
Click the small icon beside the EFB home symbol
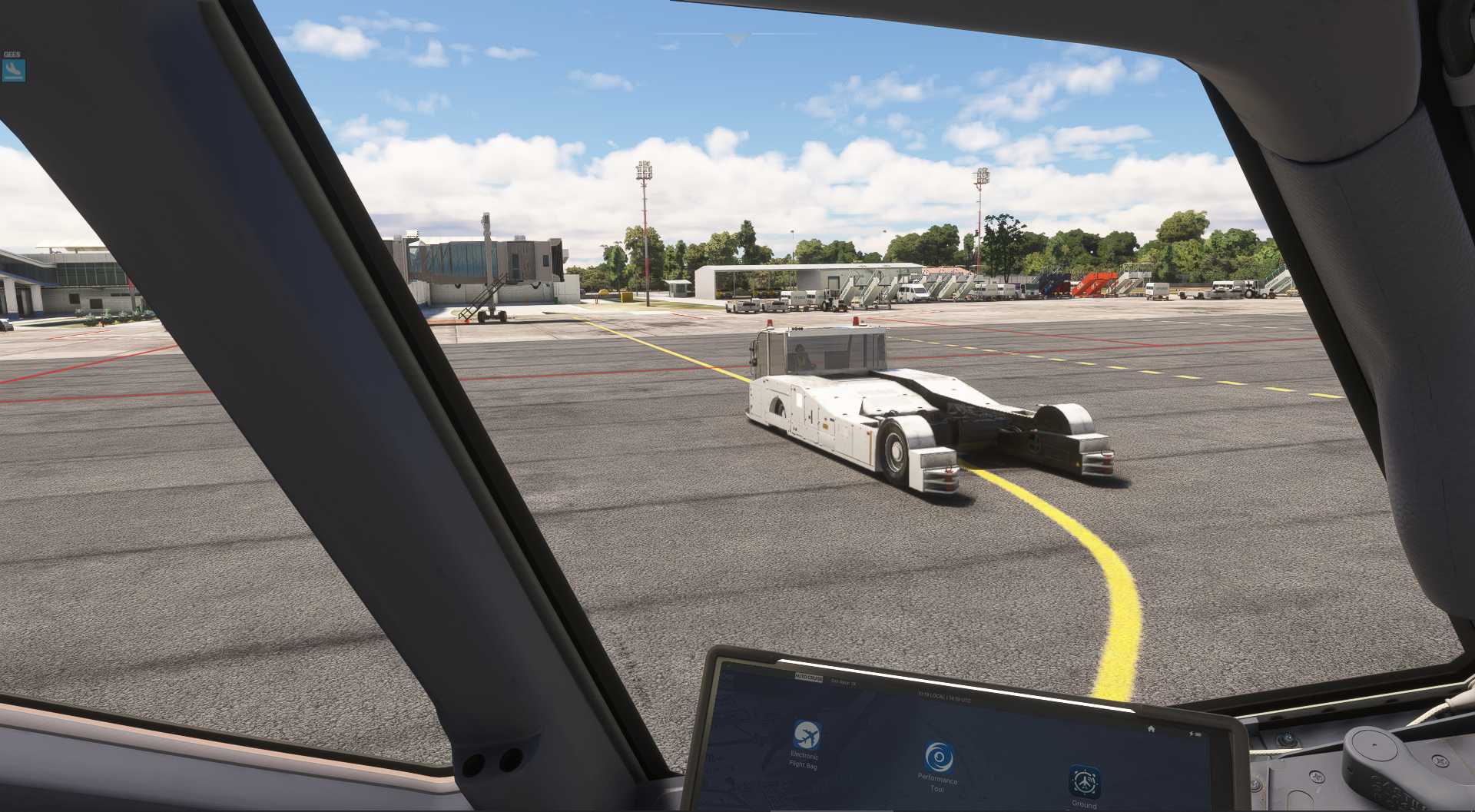[1195, 734]
